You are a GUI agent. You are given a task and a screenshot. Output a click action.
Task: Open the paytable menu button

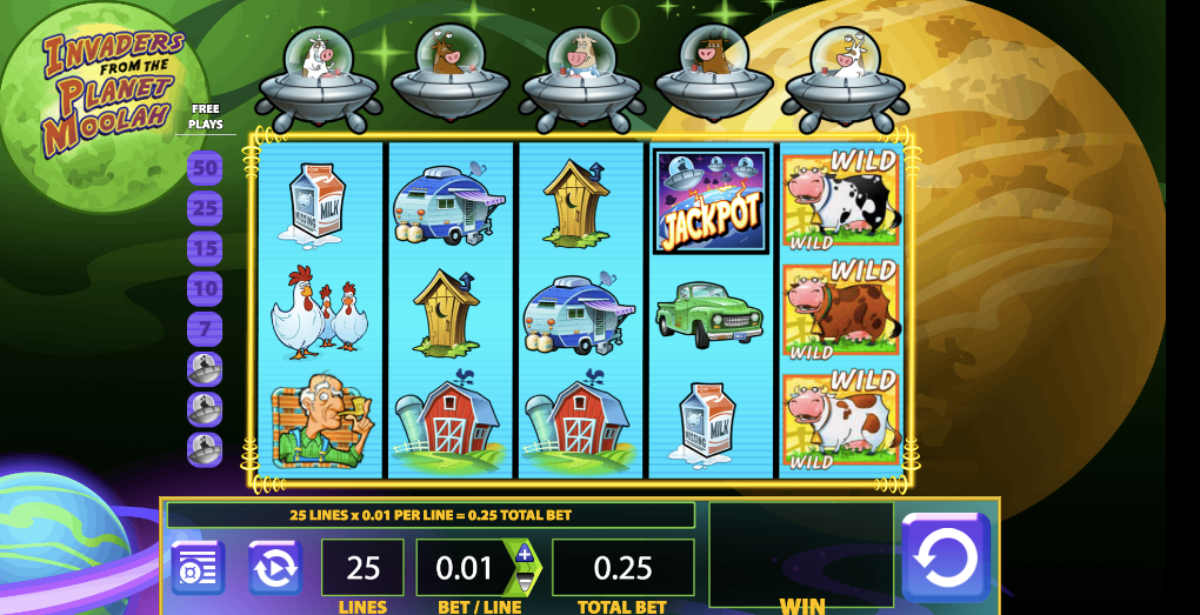pyautogui.click(x=197, y=567)
